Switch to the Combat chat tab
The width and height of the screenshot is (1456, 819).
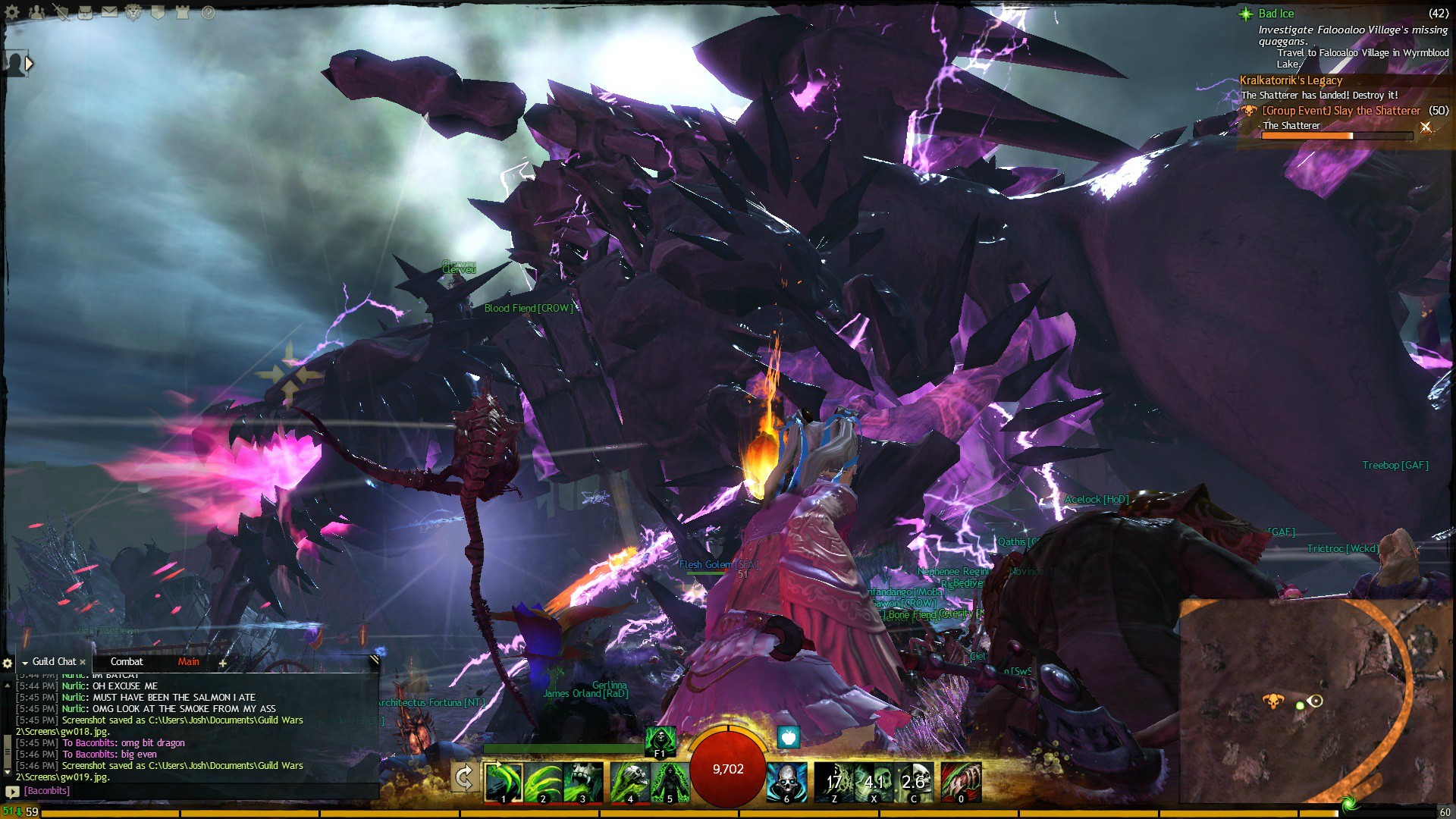pos(127,662)
